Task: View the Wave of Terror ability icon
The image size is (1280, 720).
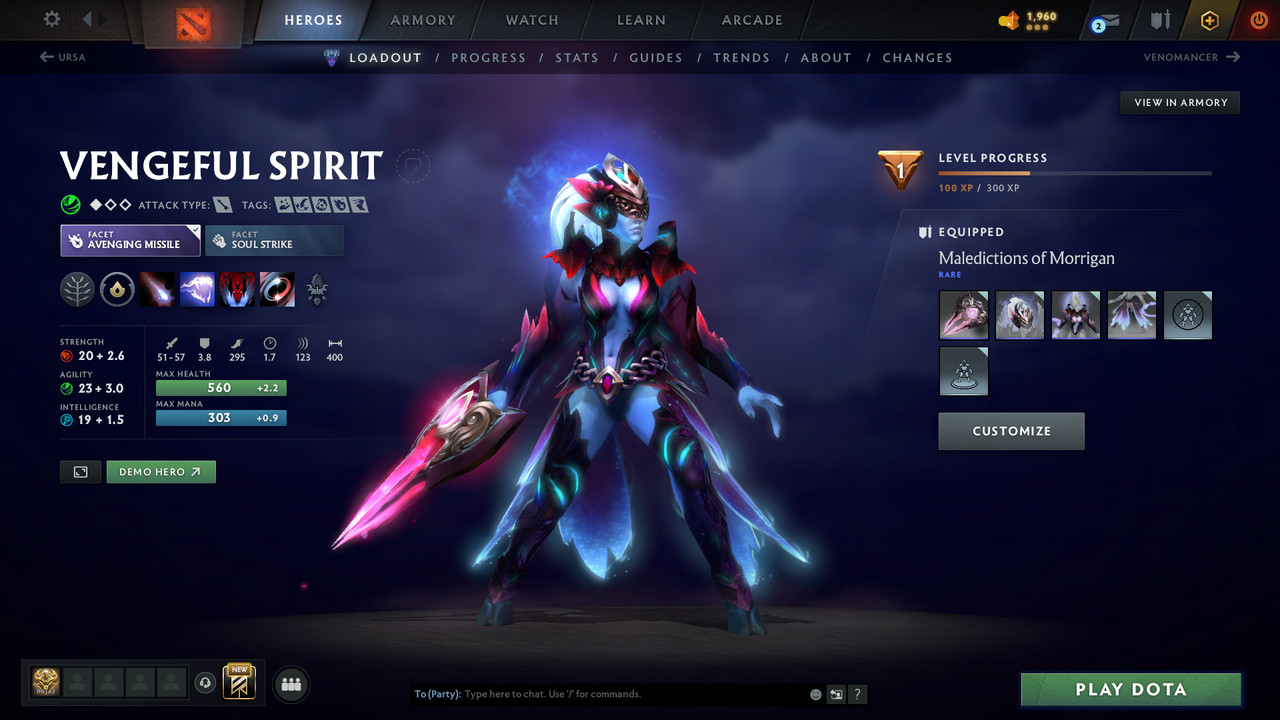Action: point(197,289)
